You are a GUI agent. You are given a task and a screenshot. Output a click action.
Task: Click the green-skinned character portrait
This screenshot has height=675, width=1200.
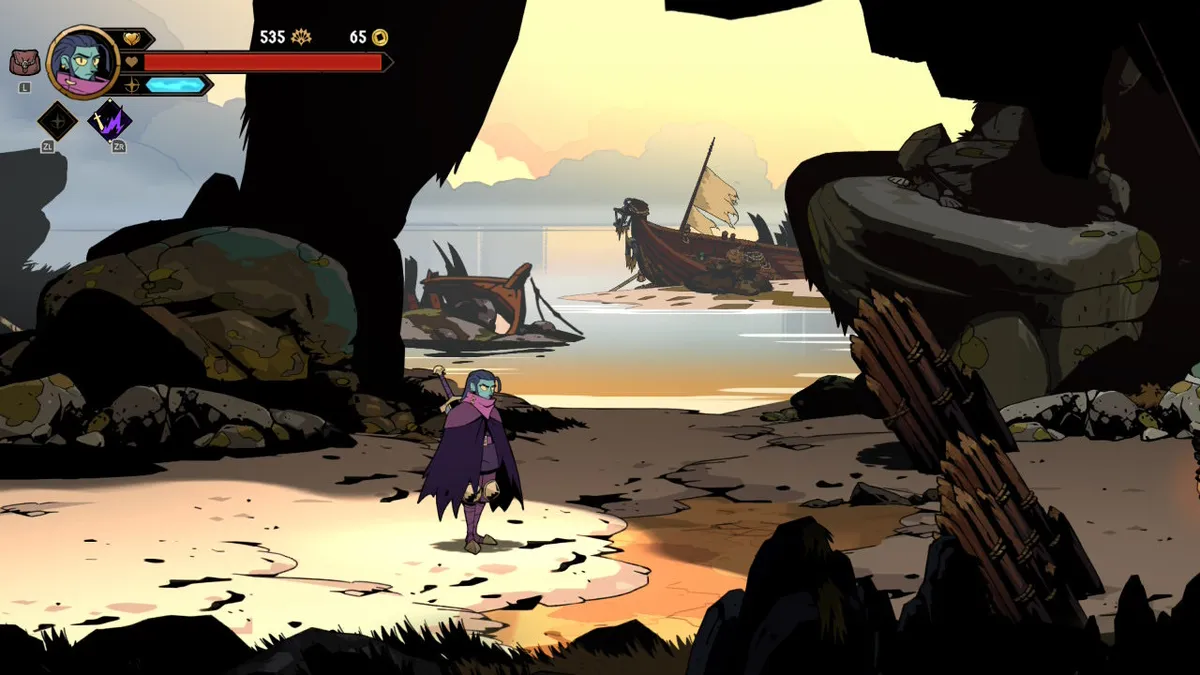tap(83, 62)
